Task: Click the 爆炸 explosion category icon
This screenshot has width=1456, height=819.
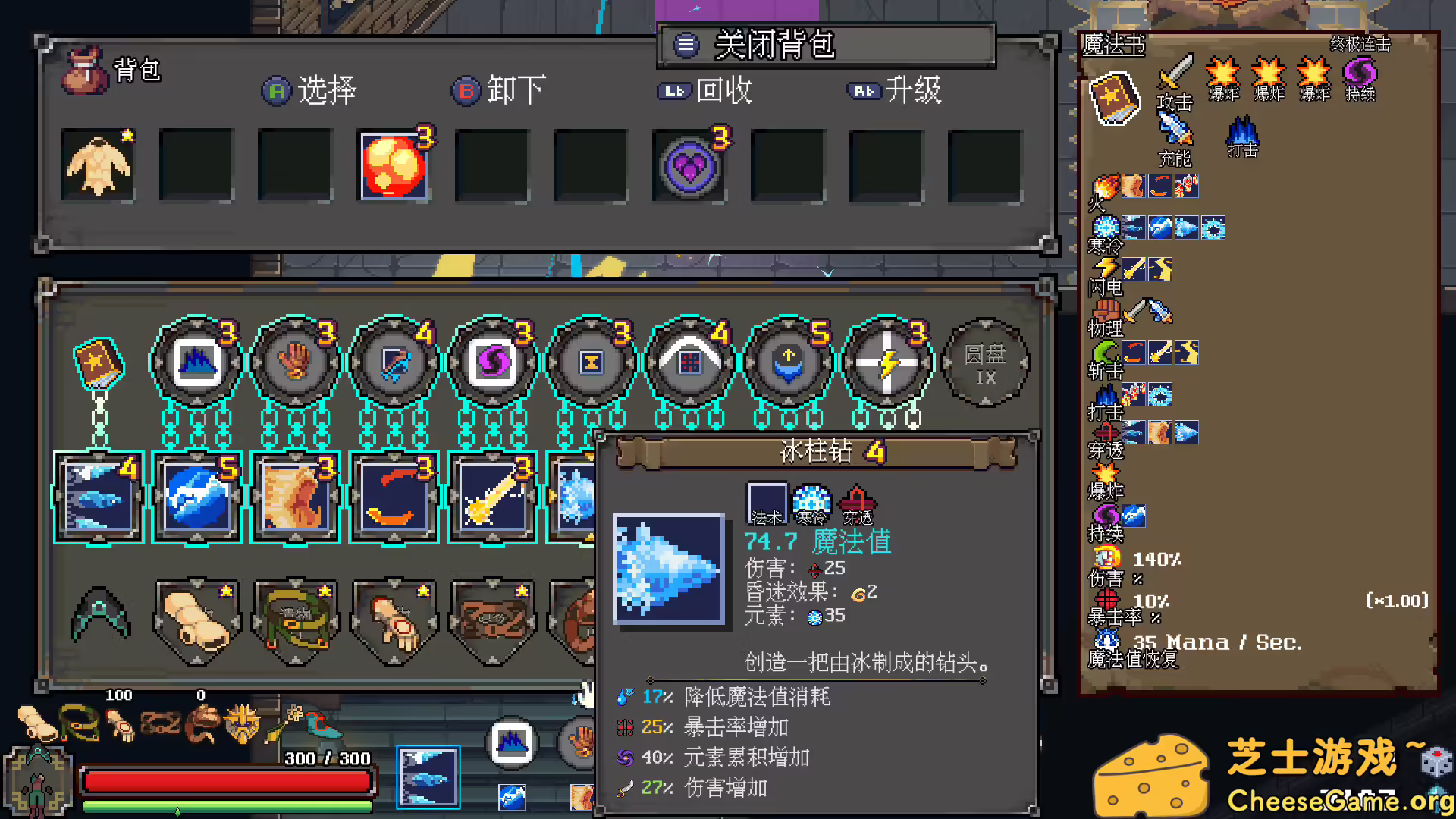Action: (1104, 473)
